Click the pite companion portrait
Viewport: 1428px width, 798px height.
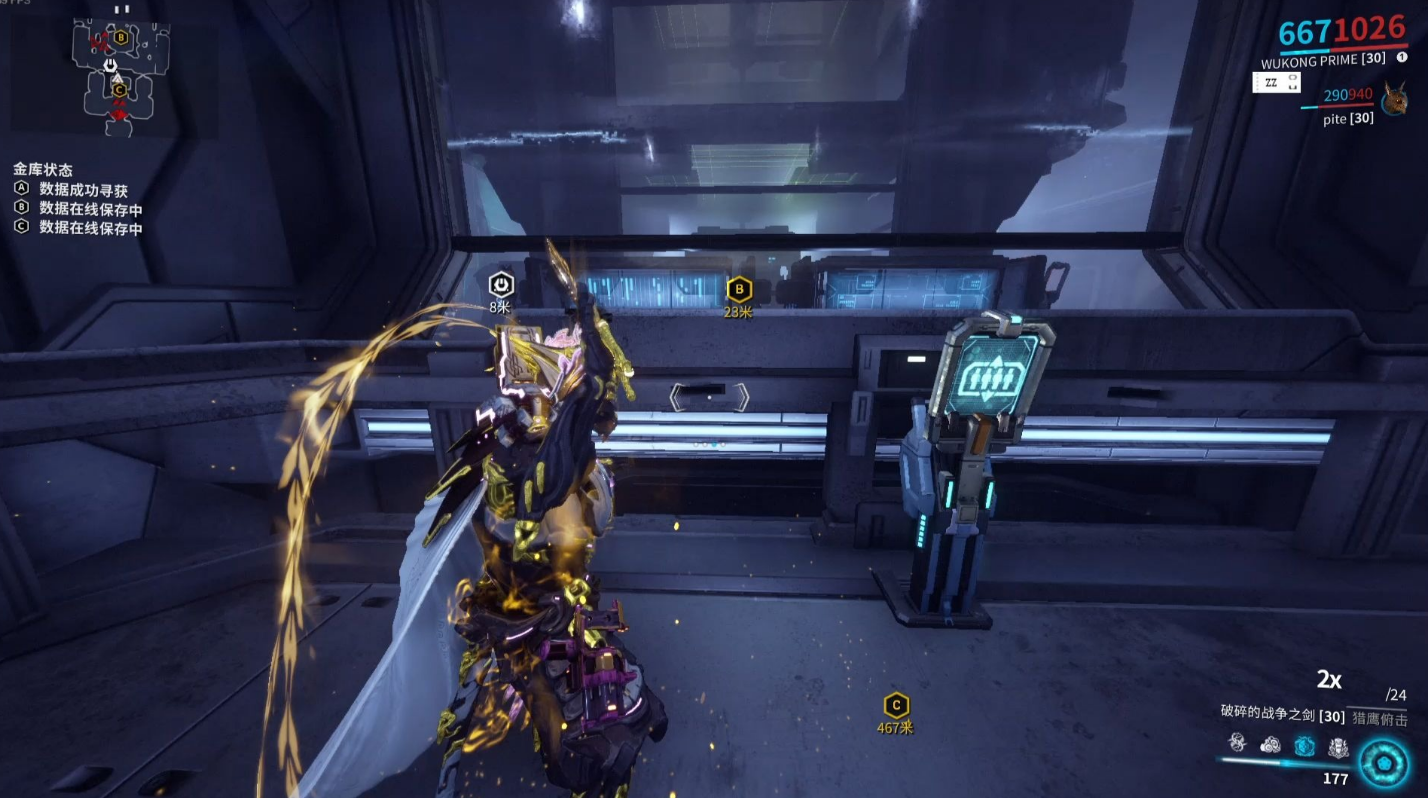(1393, 100)
